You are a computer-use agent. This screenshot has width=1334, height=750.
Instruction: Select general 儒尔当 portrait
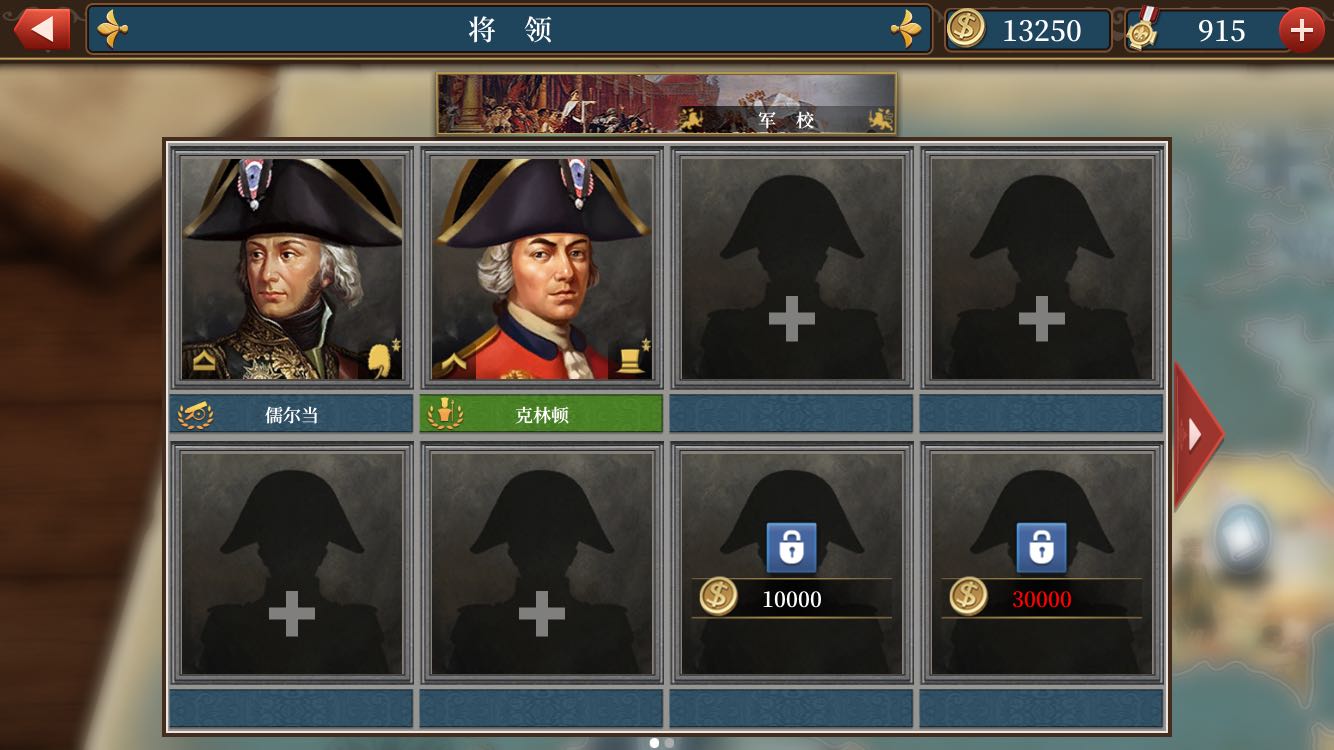click(291, 268)
